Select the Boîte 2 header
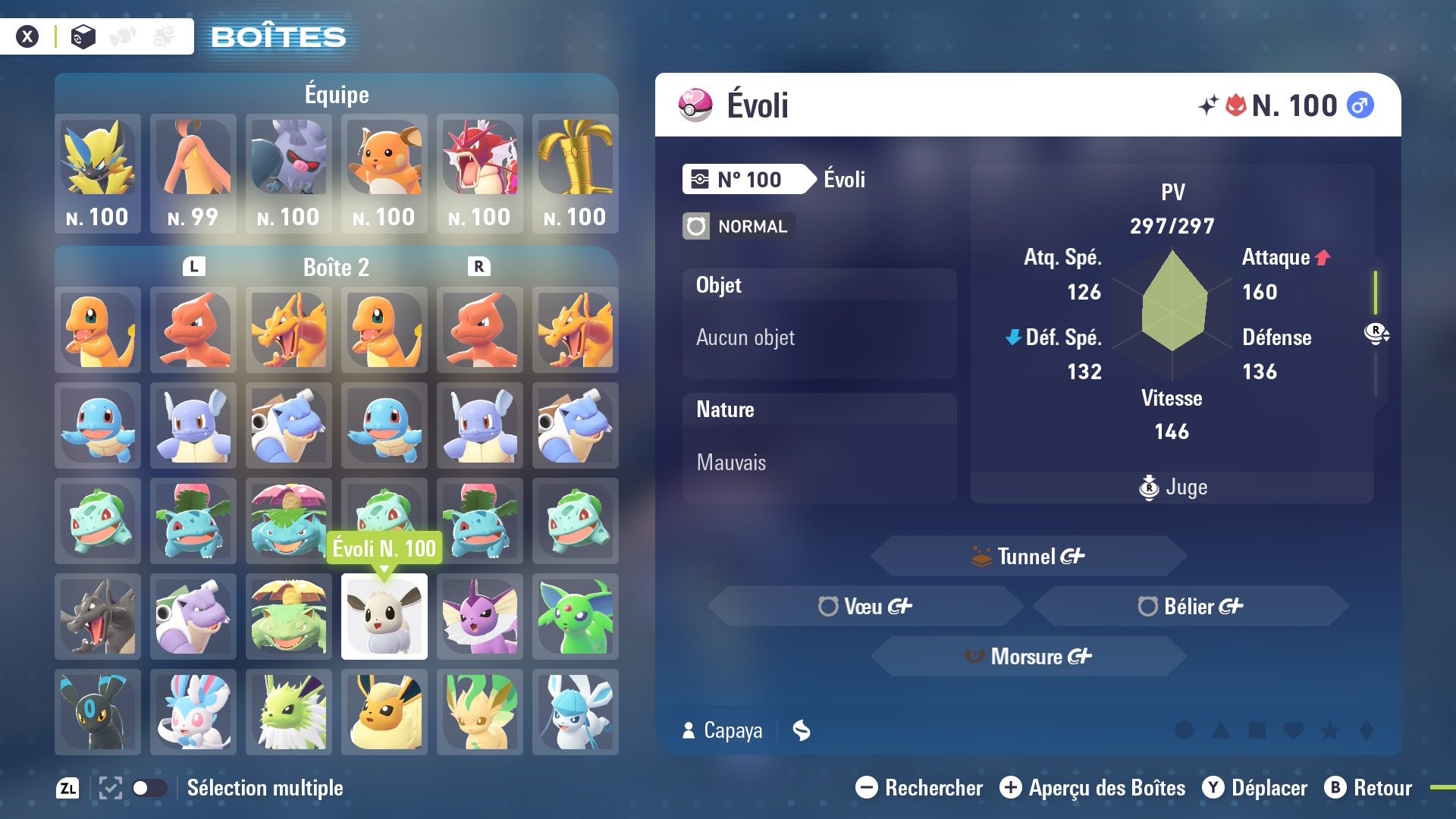The height and width of the screenshot is (819, 1456). click(x=336, y=268)
